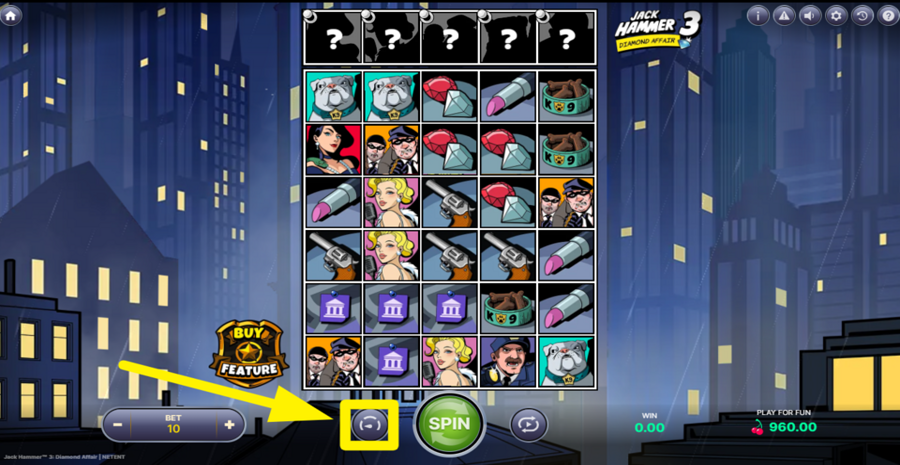Decrease the bet with the minus button
Image resolution: width=900 pixels, height=465 pixels.
[118, 425]
